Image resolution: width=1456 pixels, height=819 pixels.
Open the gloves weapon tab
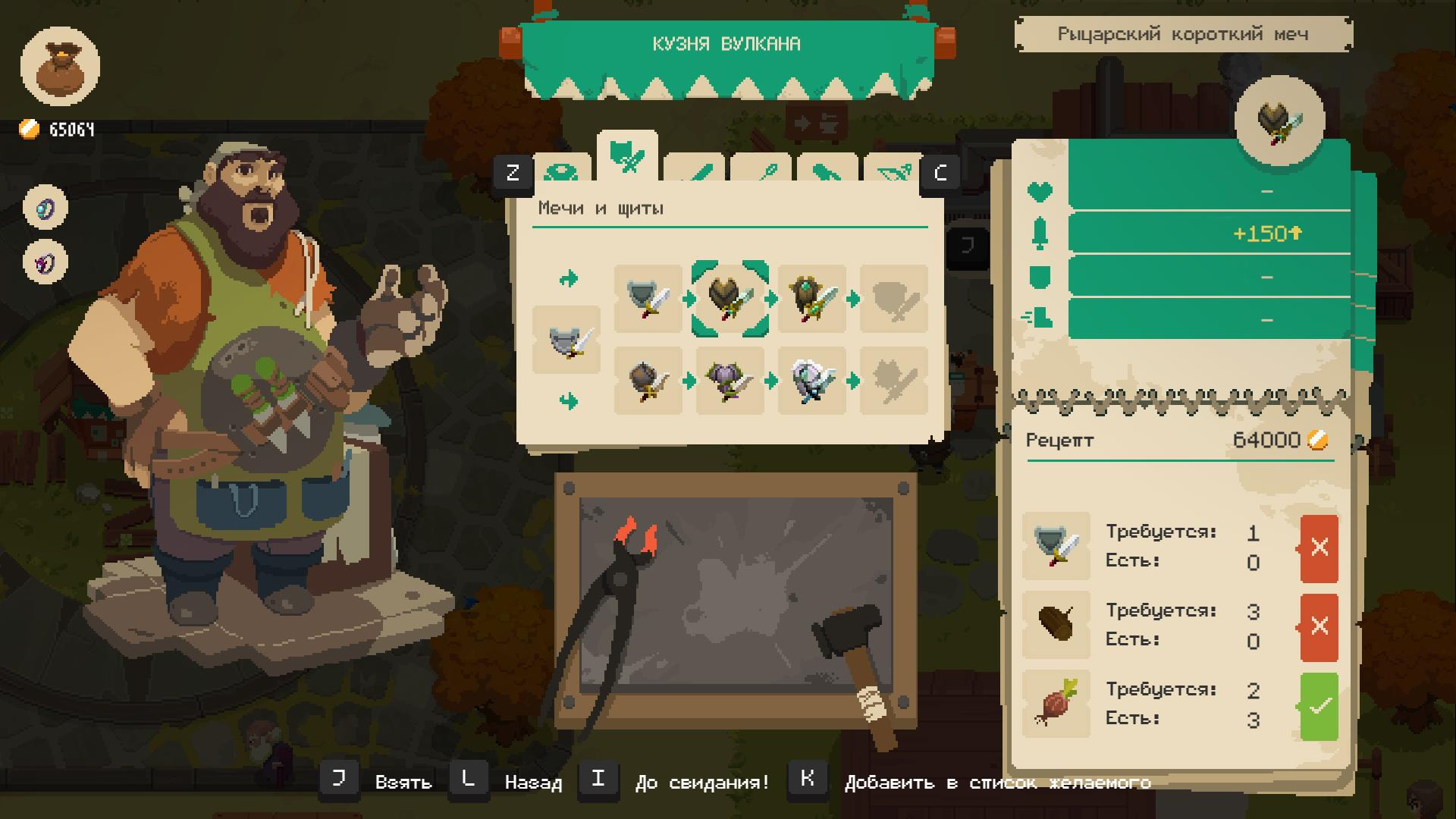[x=827, y=171]
